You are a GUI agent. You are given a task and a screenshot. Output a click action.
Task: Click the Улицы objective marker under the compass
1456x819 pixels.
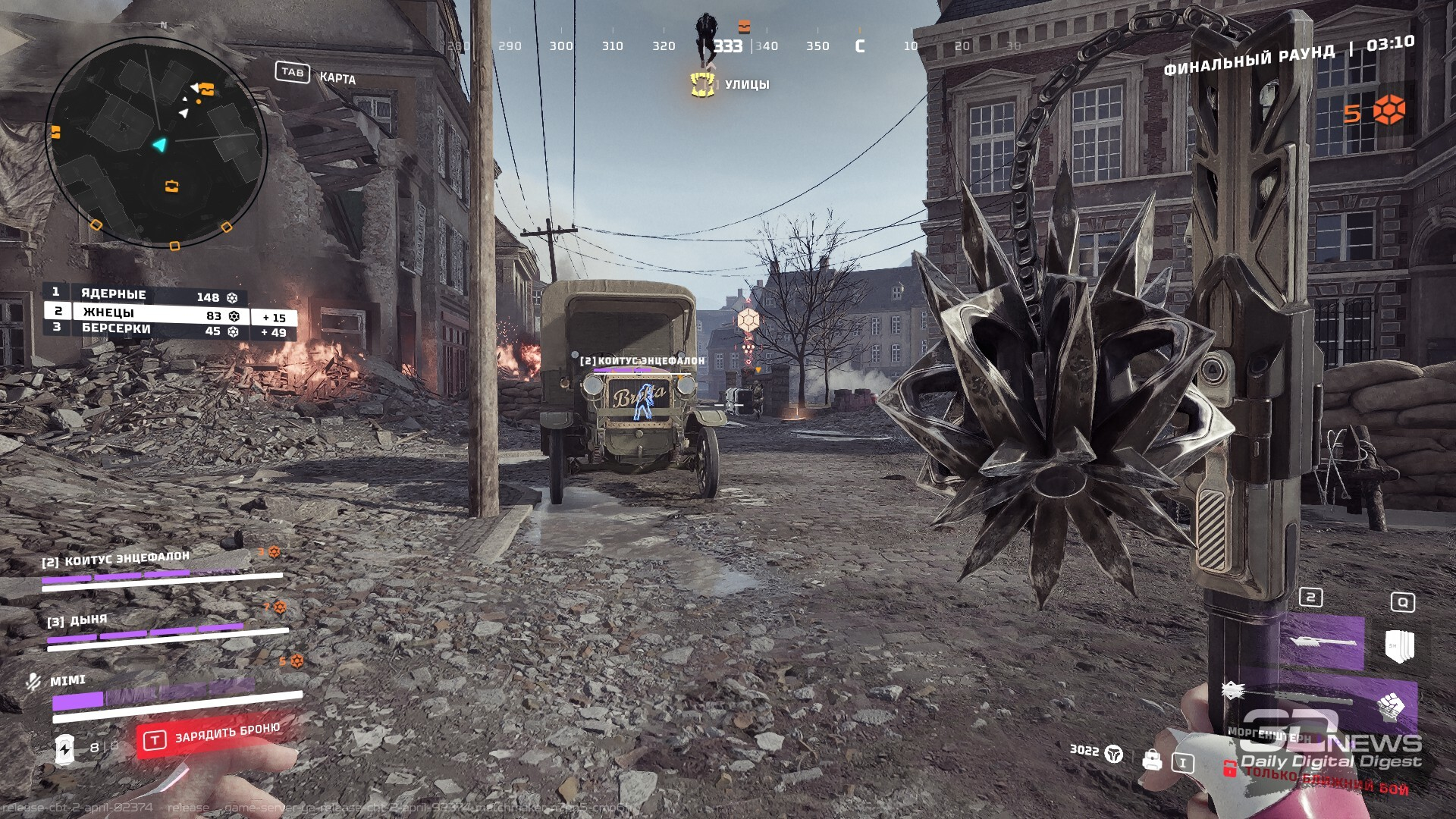click(x=704, y=84)
